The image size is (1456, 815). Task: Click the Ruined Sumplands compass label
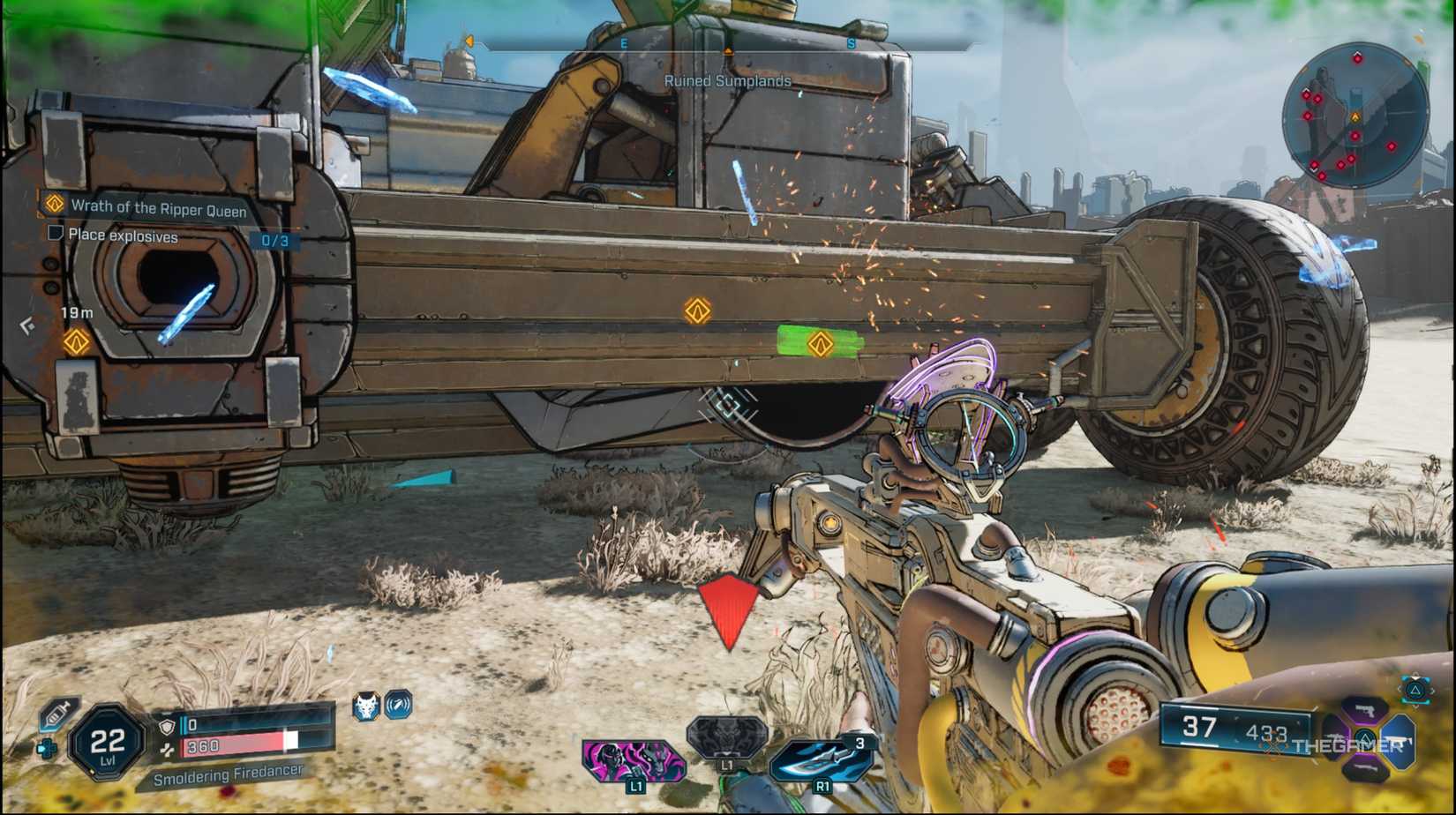[726, 79]
